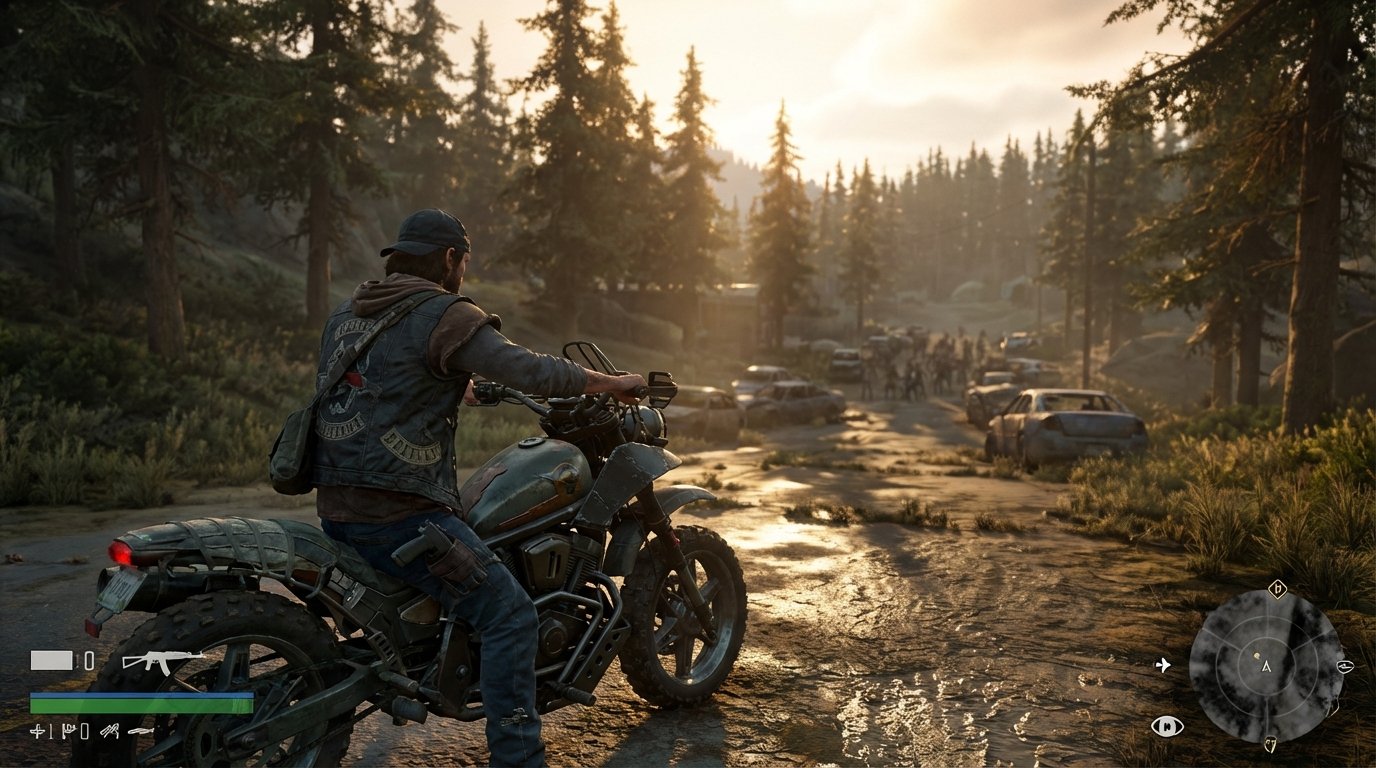This screenshot has height=768, width=1376.
Task: Click the rectangular item slot next to the flag icon
Action: point(83,732)
